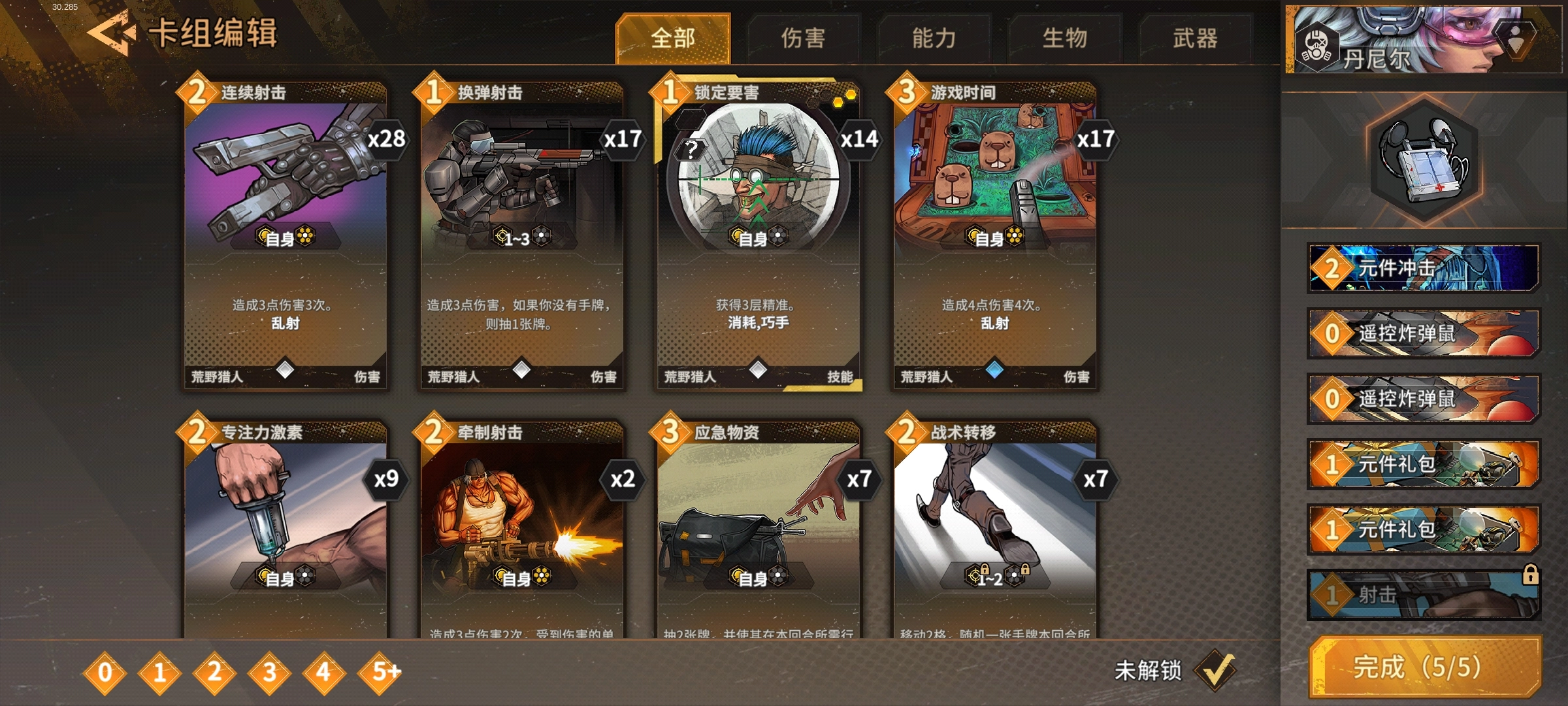
Task: Choose the 牵制射击 card
Action: click(x=522, y=529)
